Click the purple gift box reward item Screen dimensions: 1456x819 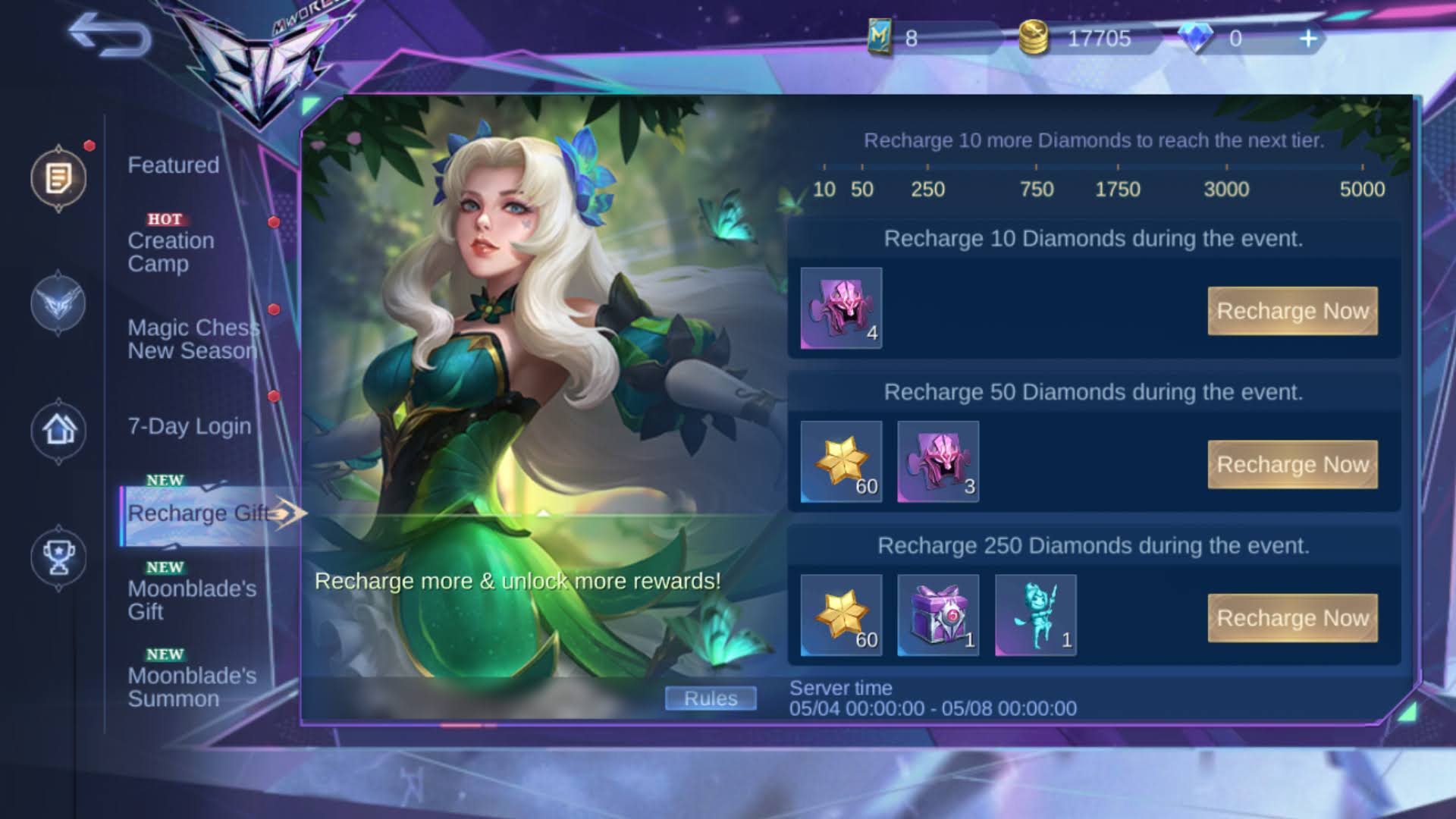click(x=937, y=616)
